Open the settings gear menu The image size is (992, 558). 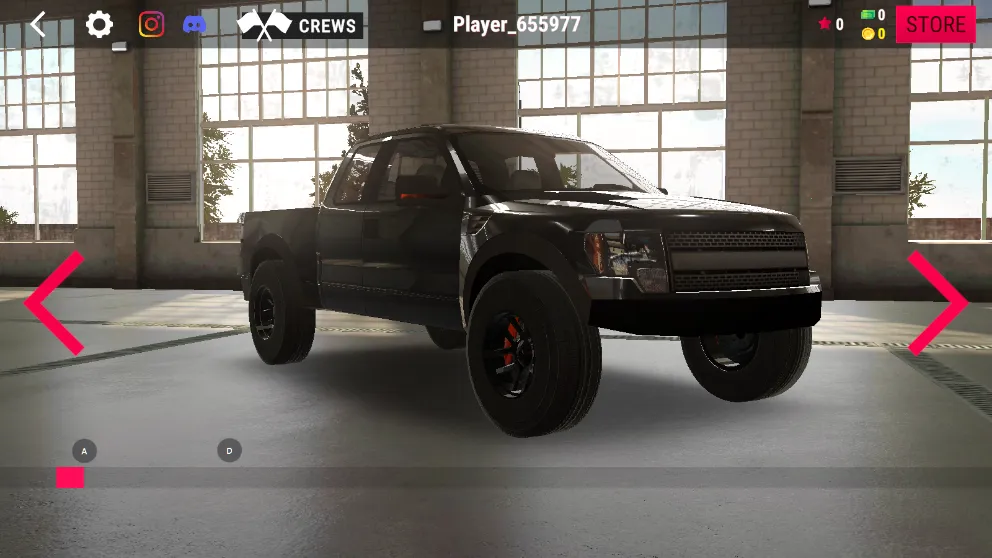(x=99, y=24)
